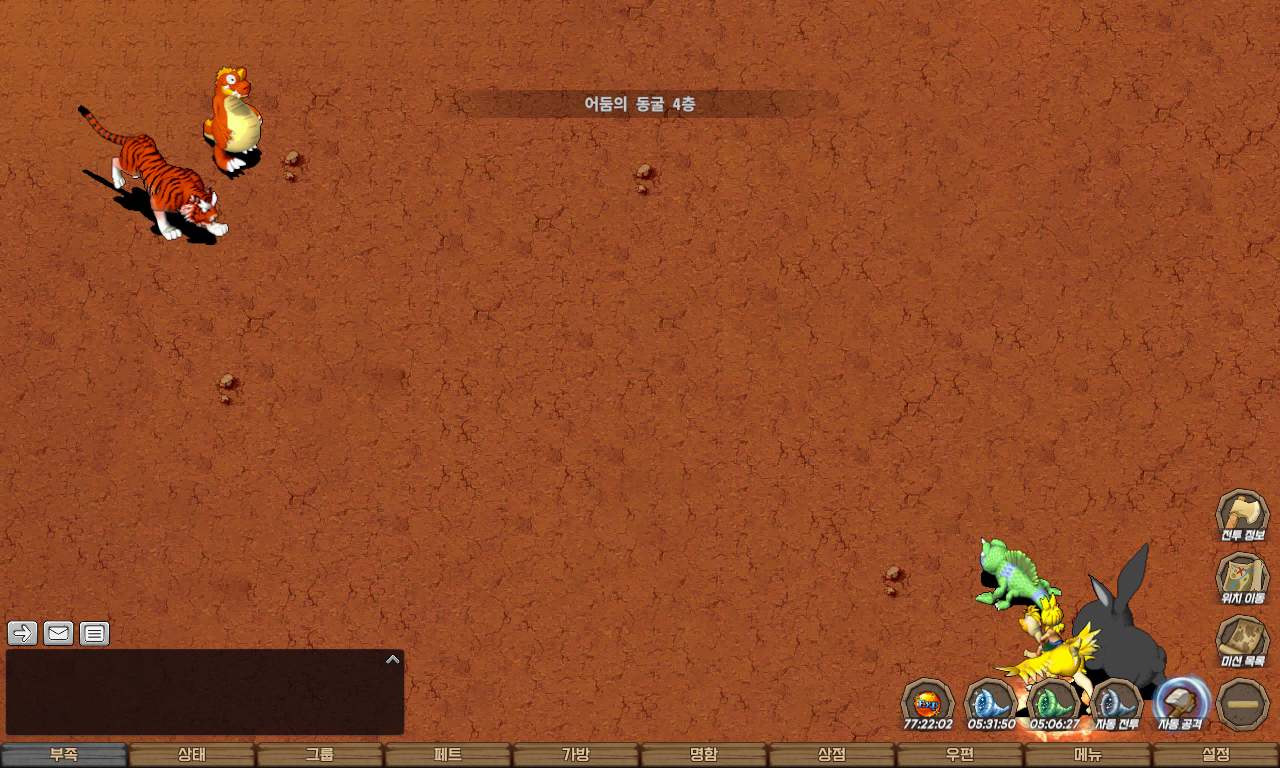Image resolution: width=1280 pixels, height=768 pixels.
Task: Expand the chat box with chevron
Action: click(393, 660)
